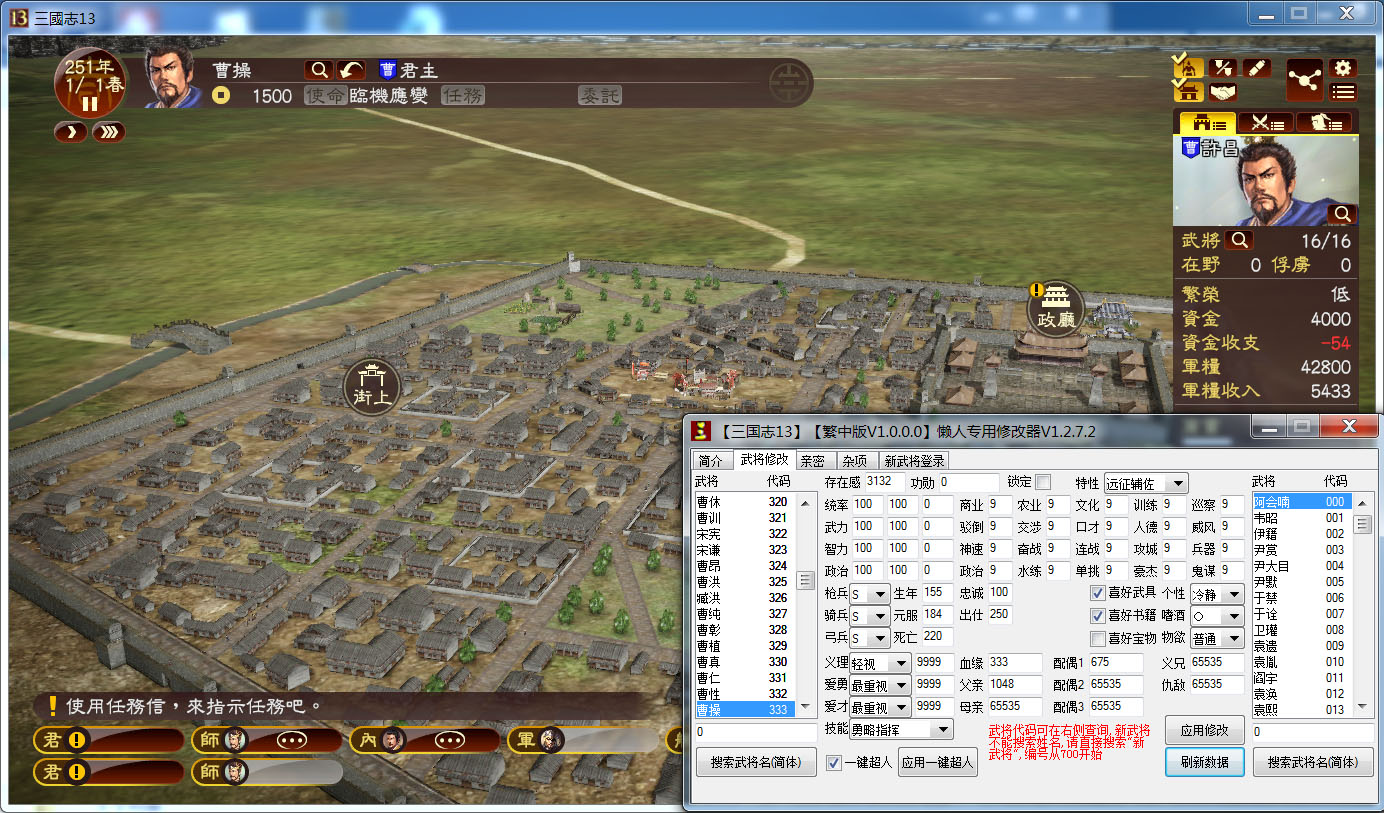Click the 政廳 building icon on the map

1055,307
